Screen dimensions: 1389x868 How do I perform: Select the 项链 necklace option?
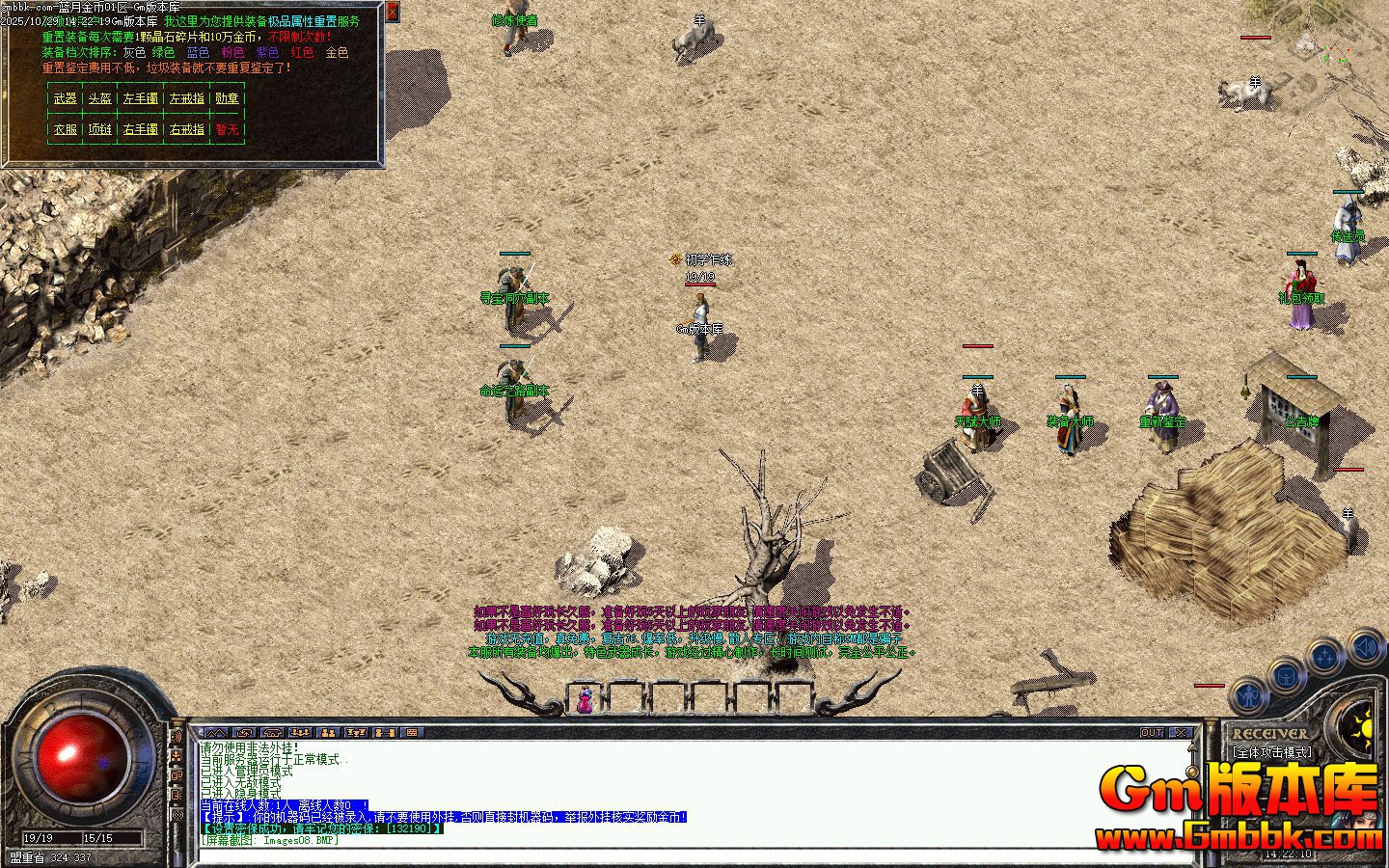point(99,129)
